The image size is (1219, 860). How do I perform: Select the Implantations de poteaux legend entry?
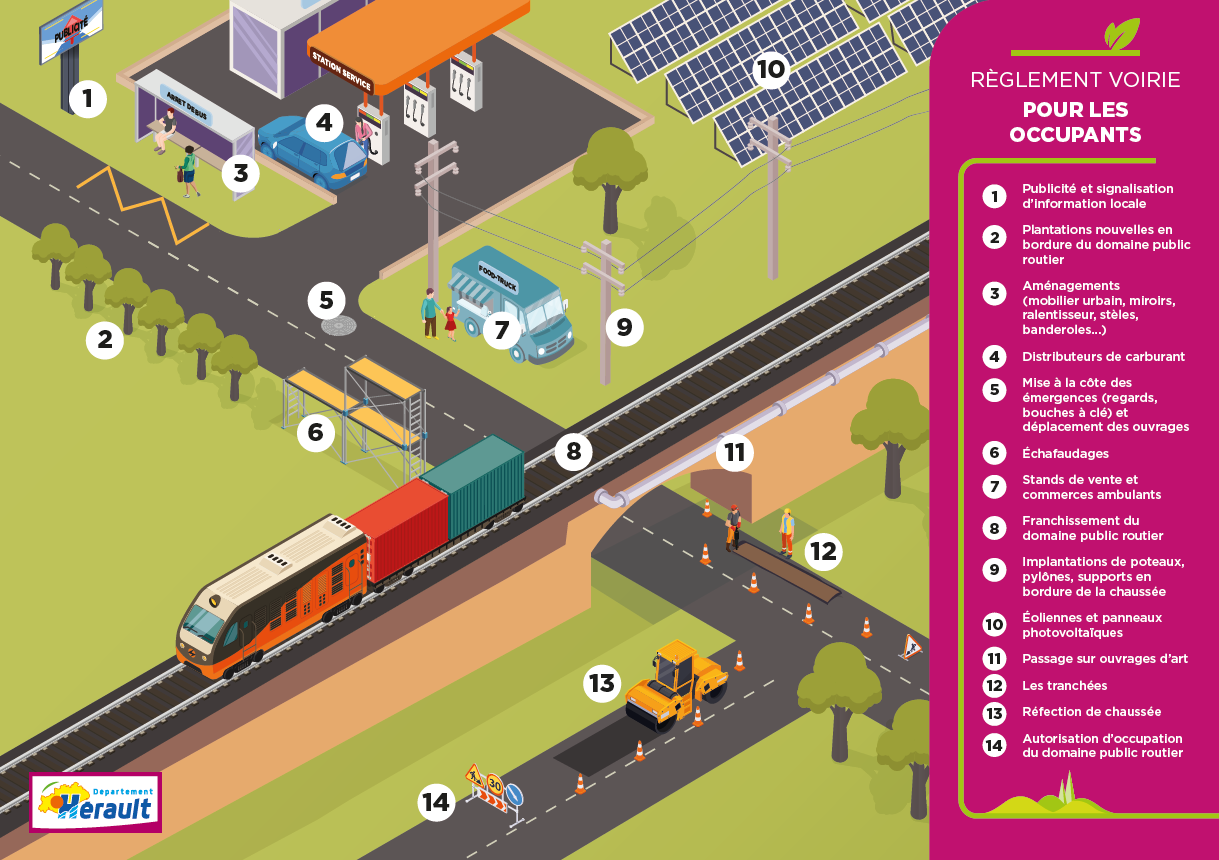1102,576
